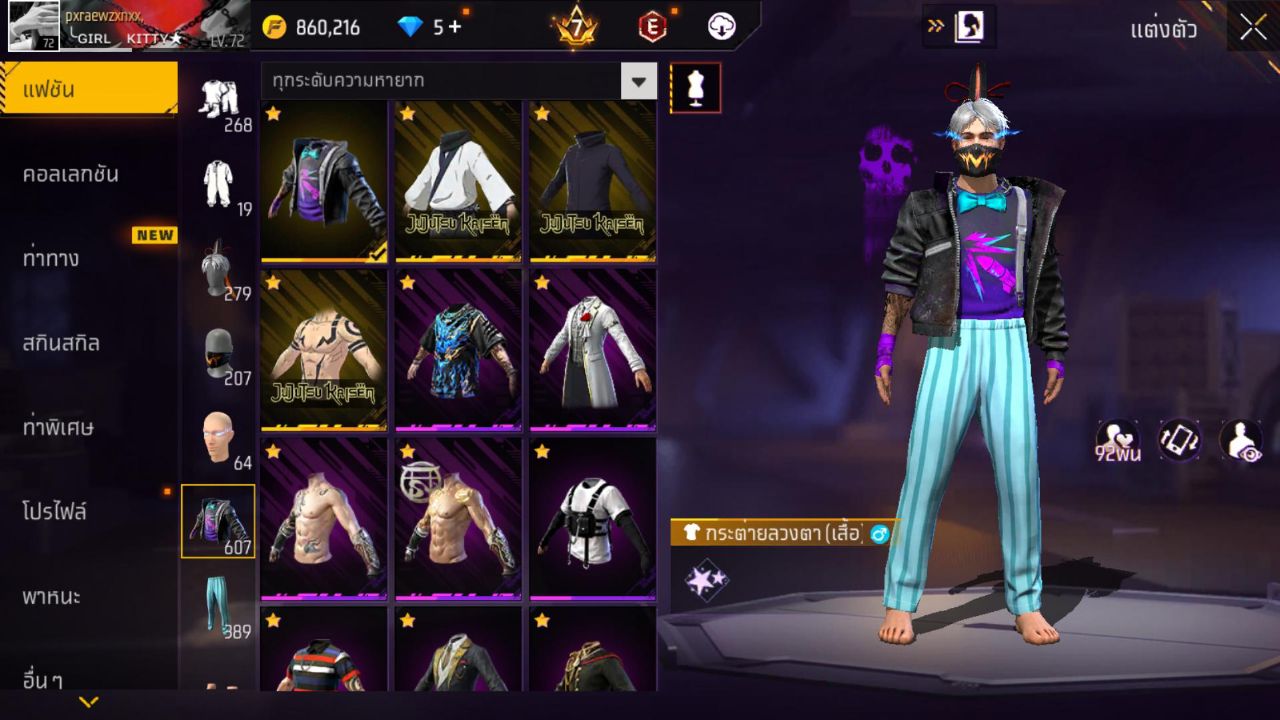Open the mannequin outfit preview icon
Viewport: 1280px width, 720px height.
coord(696,87)
